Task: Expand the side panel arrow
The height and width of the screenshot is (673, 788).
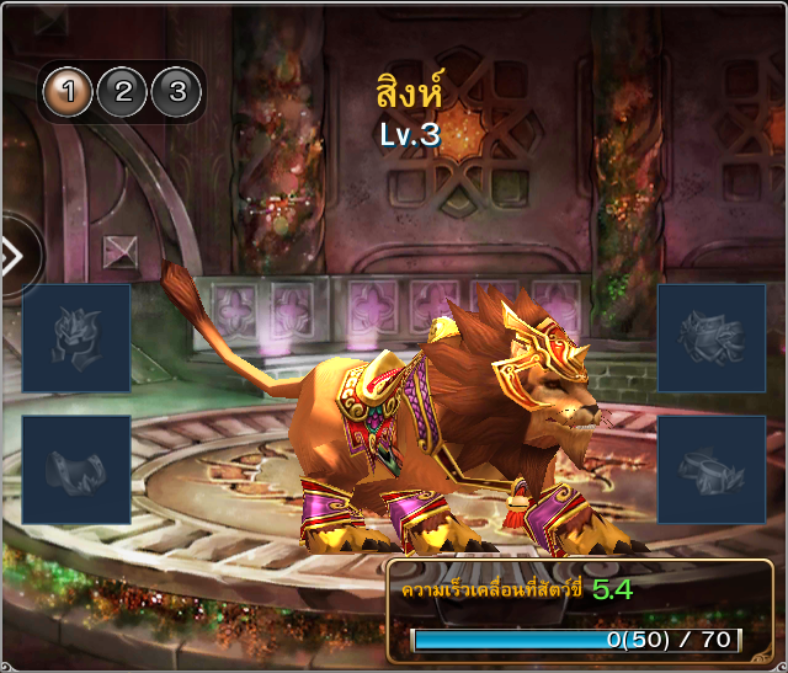Action: pos(12,257)
